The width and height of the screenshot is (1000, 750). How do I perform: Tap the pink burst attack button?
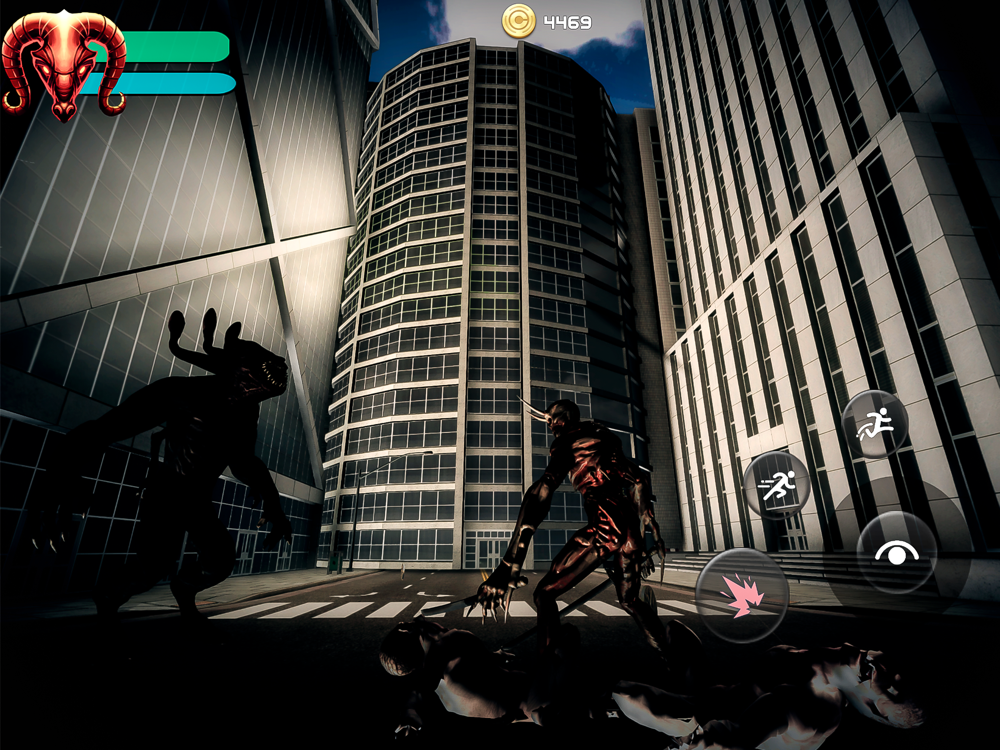pos(741,596)
